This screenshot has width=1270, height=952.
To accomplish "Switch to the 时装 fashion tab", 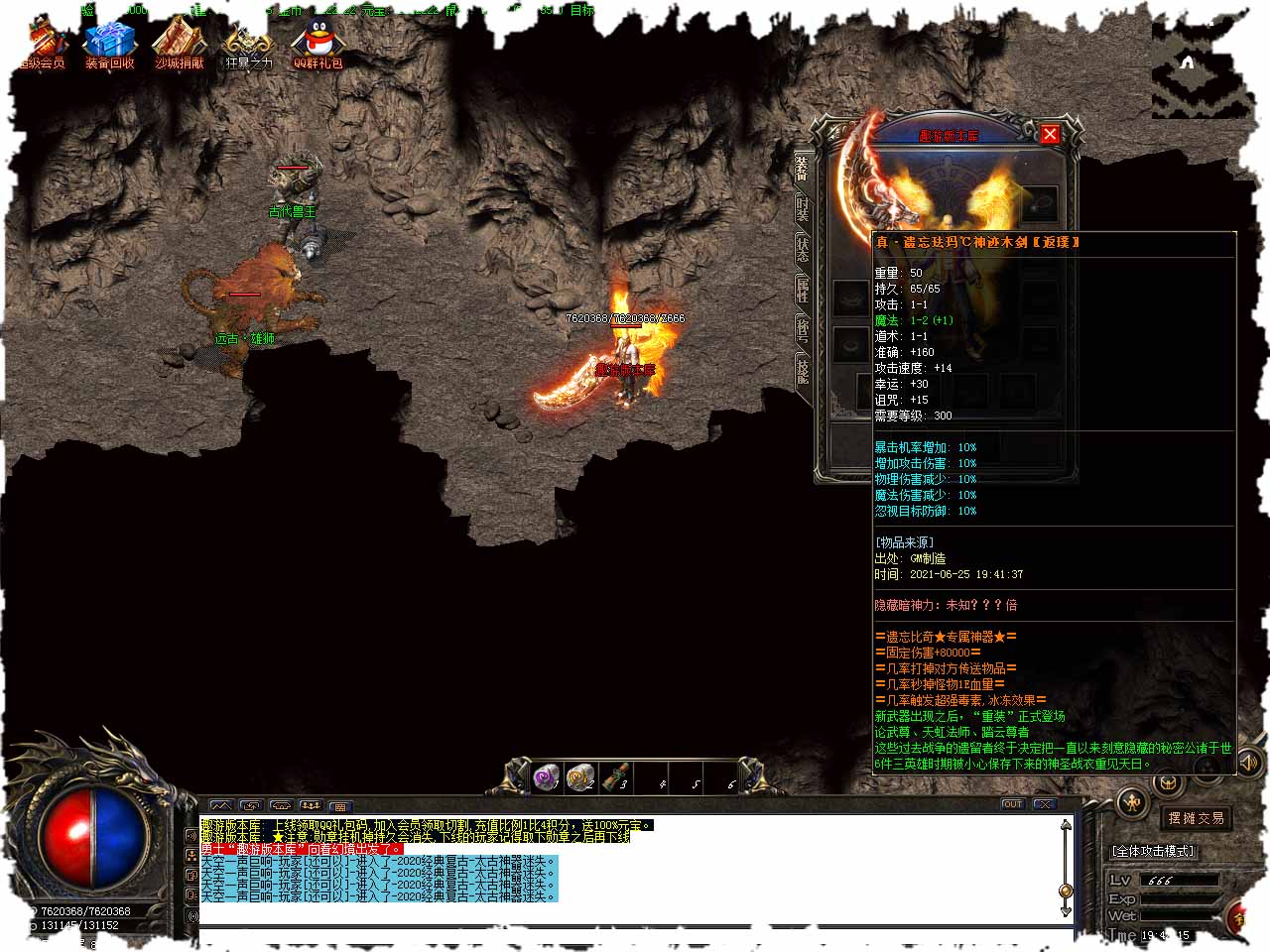I will click(802, 209).
